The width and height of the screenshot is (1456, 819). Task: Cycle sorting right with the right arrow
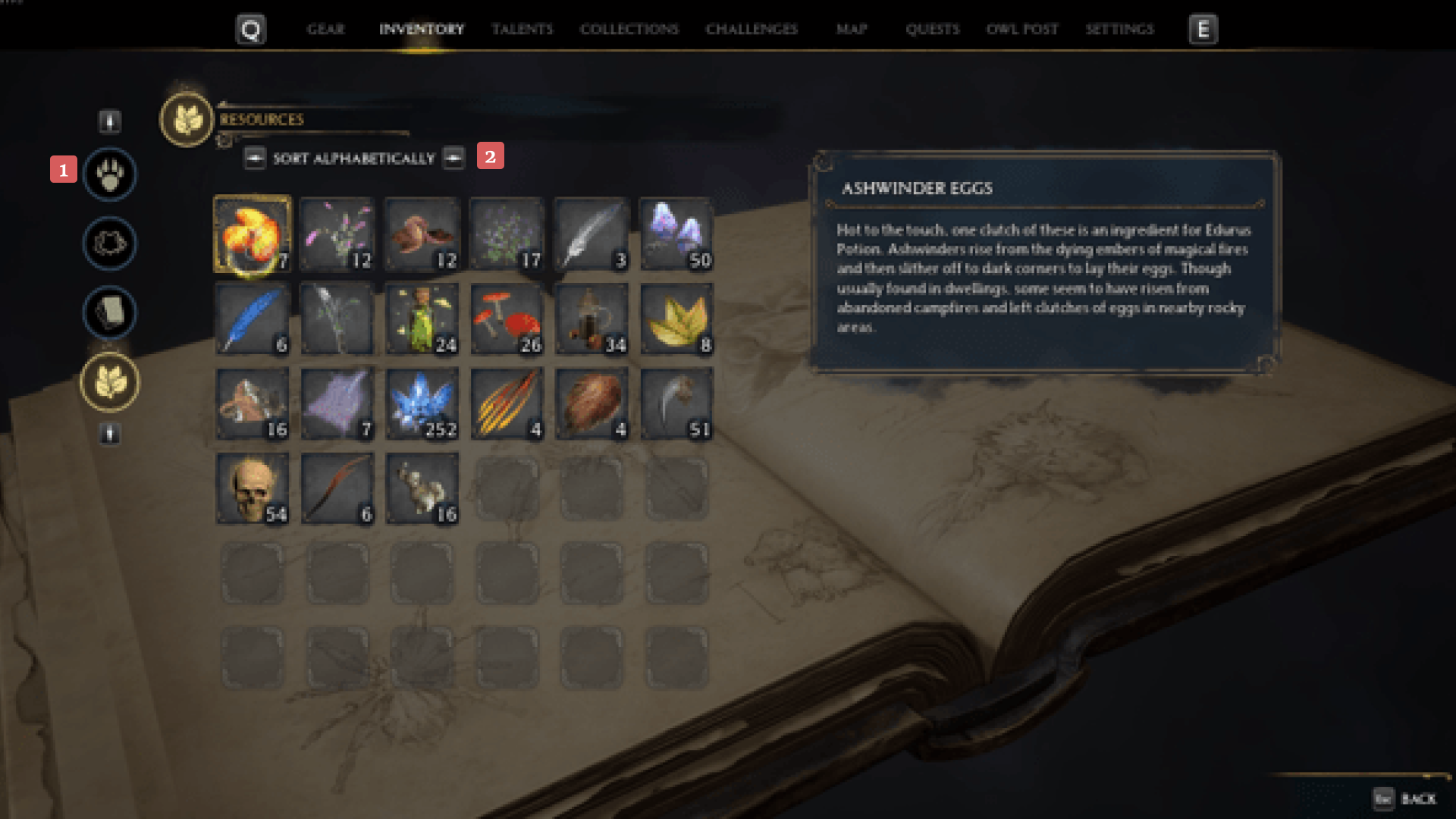pos(453,158)
